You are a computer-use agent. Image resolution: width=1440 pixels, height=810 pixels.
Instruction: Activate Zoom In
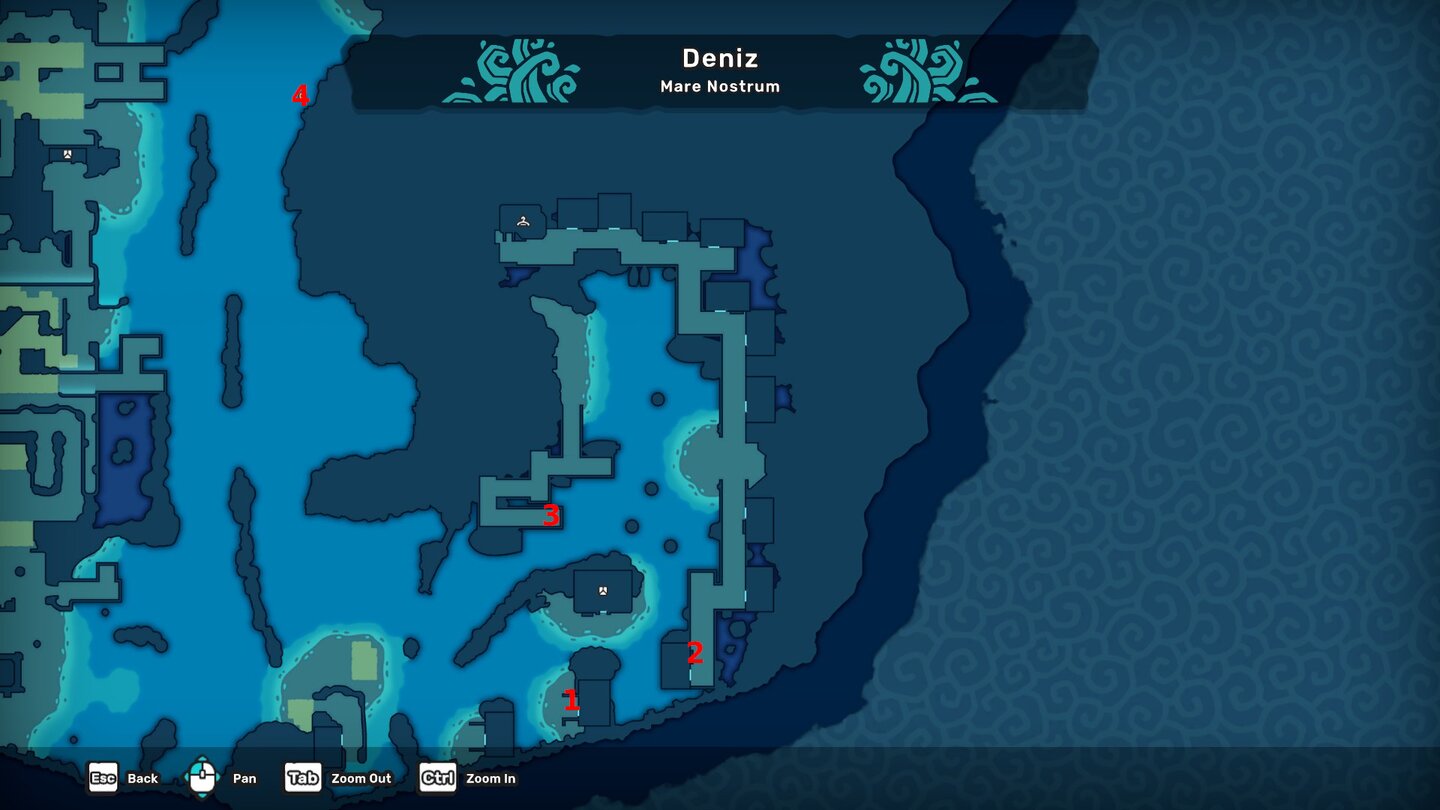click(x=491, y=779)
